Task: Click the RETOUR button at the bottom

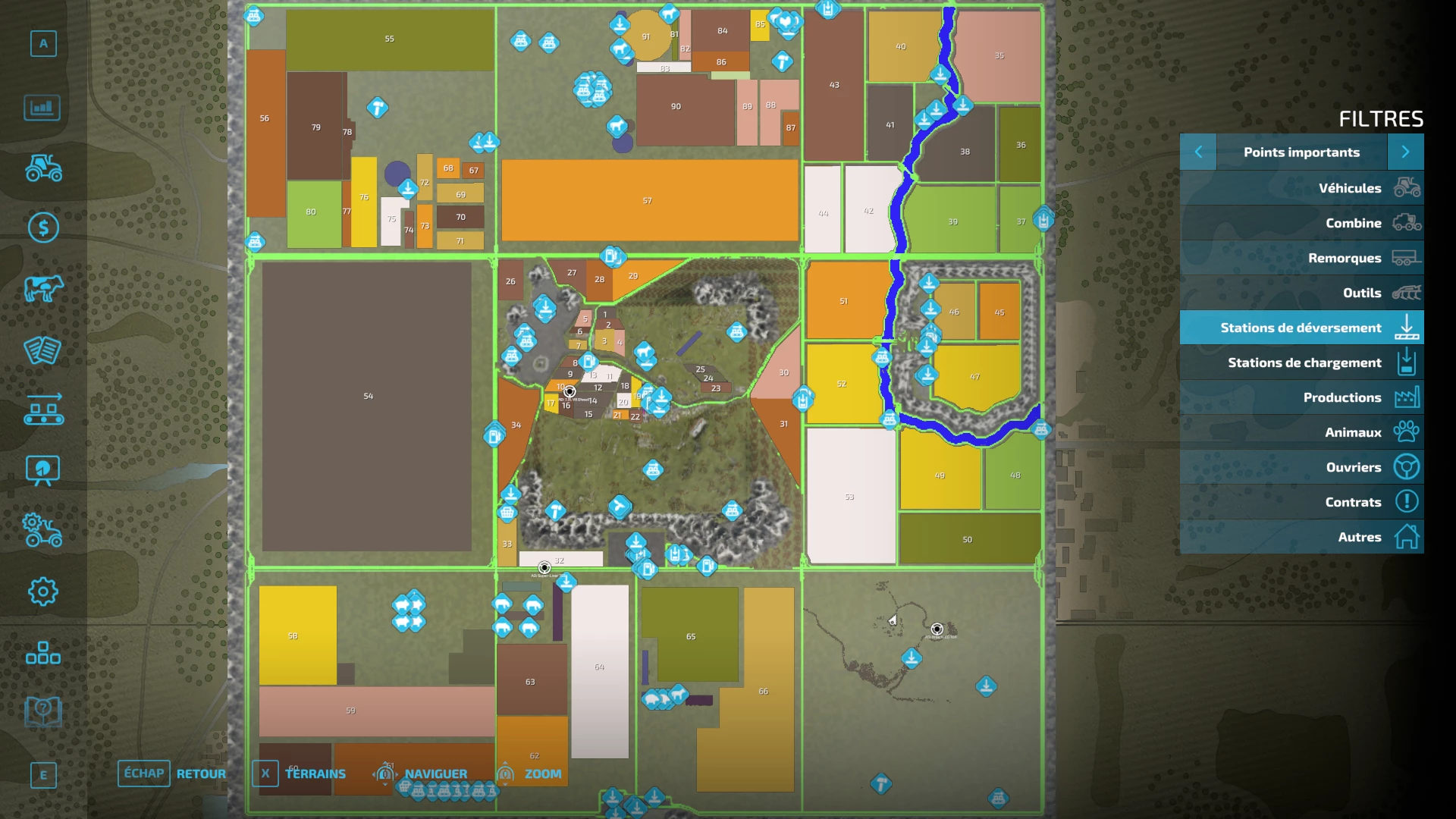Action: (200, 773)
